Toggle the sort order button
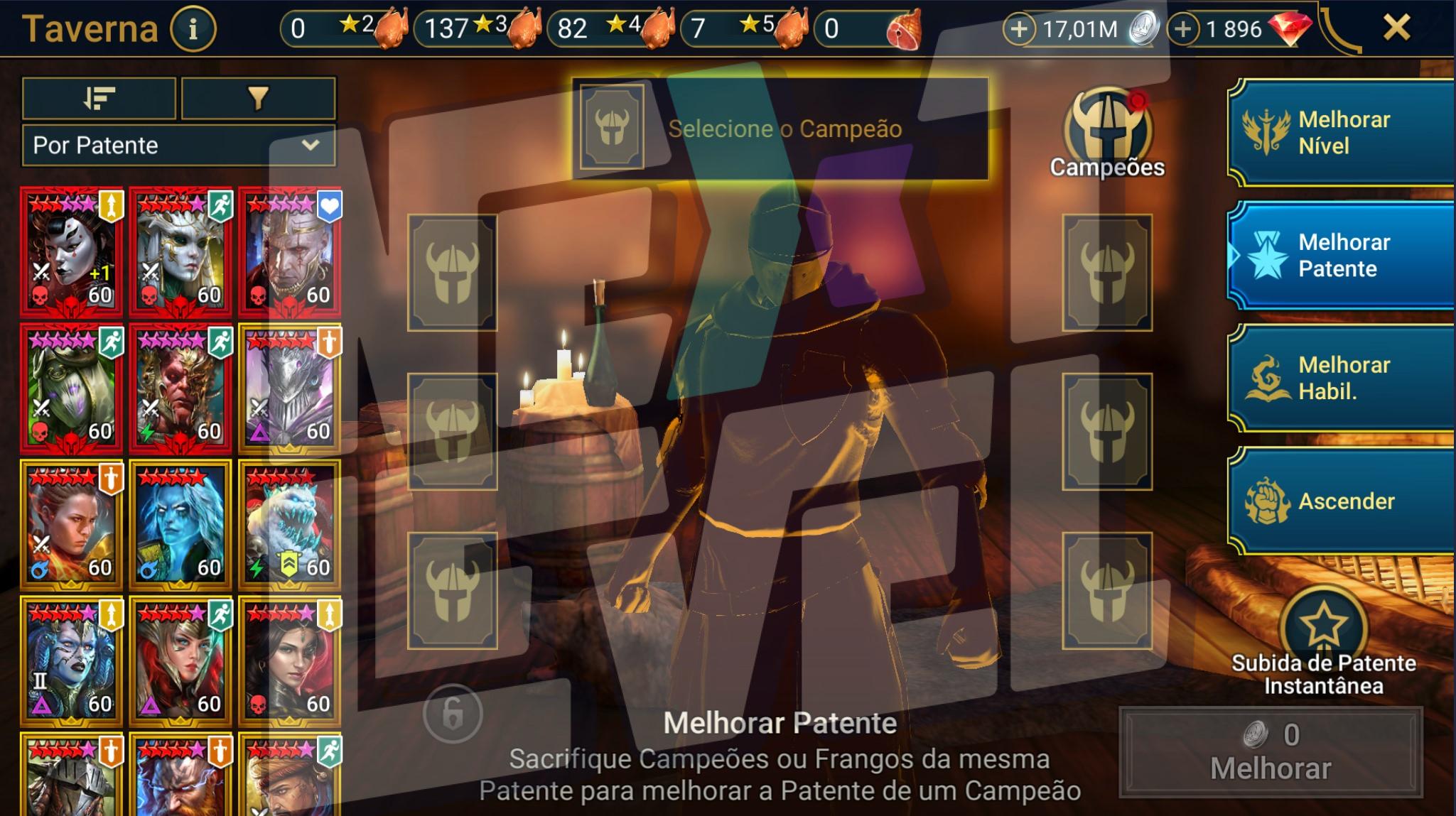The height and width of the screenshot is (816, 1456). (99, 98)
